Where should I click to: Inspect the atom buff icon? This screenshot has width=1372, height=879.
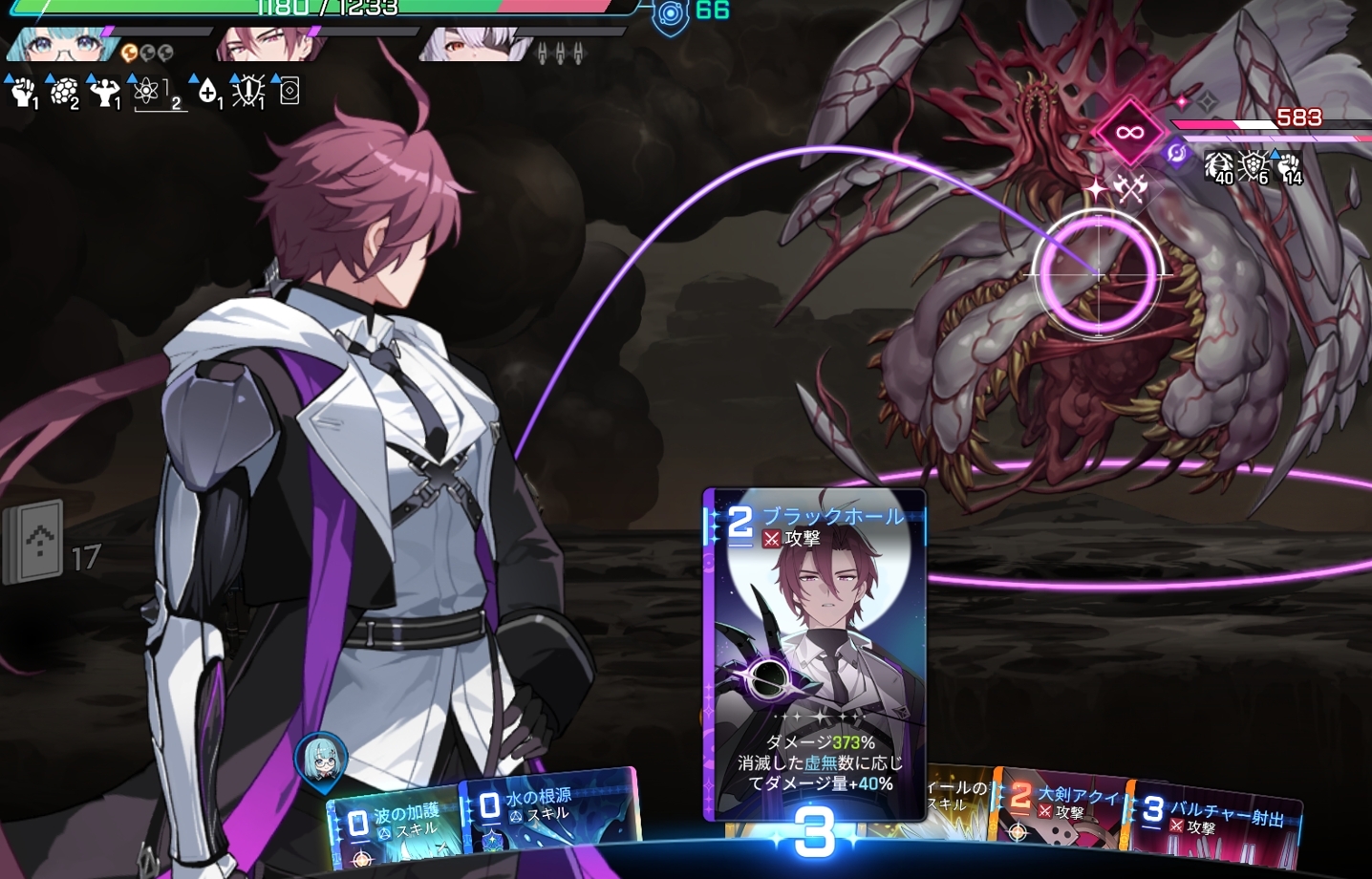[x=146, y=93]
